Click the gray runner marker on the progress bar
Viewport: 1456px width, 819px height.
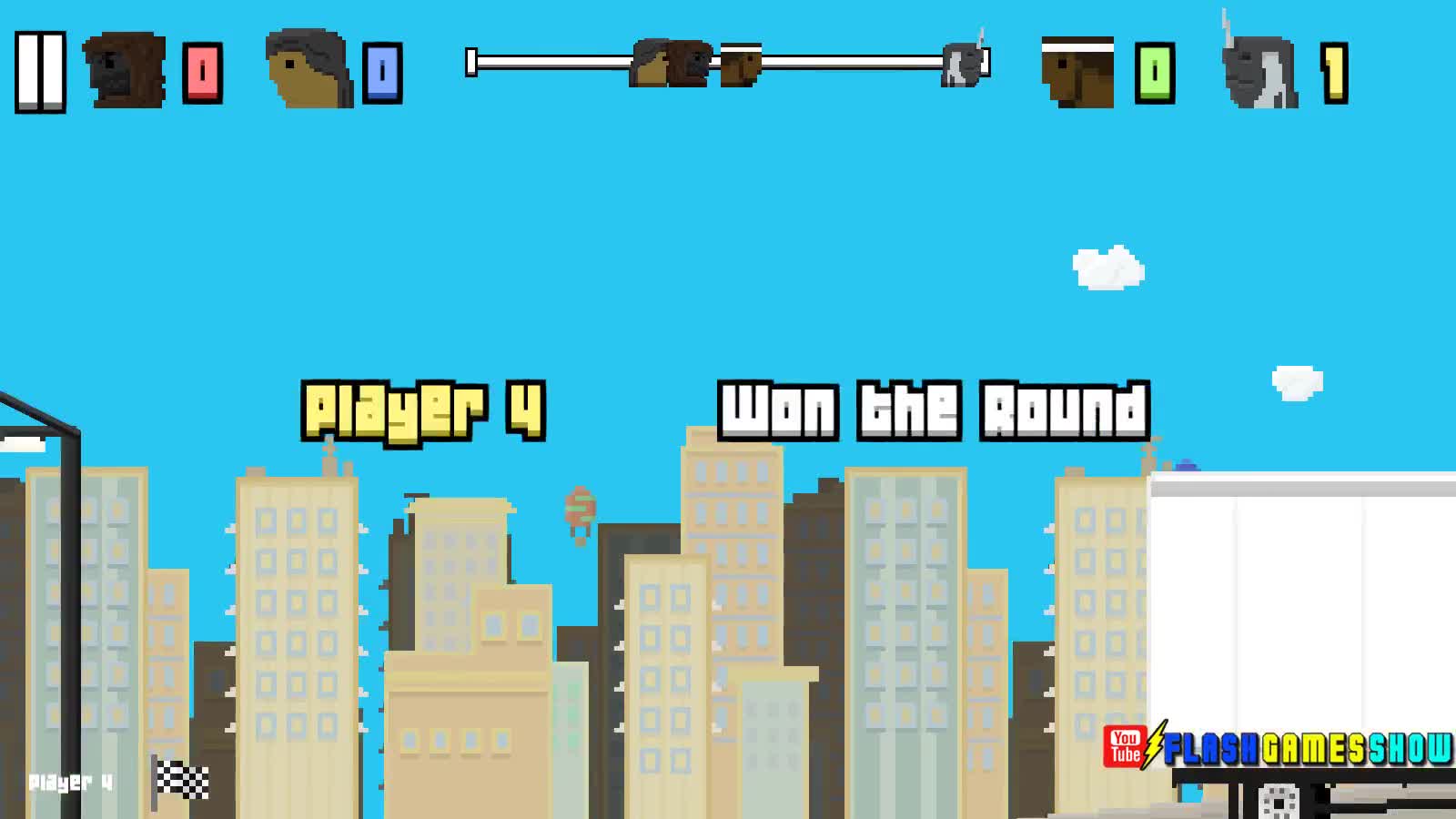962,66
